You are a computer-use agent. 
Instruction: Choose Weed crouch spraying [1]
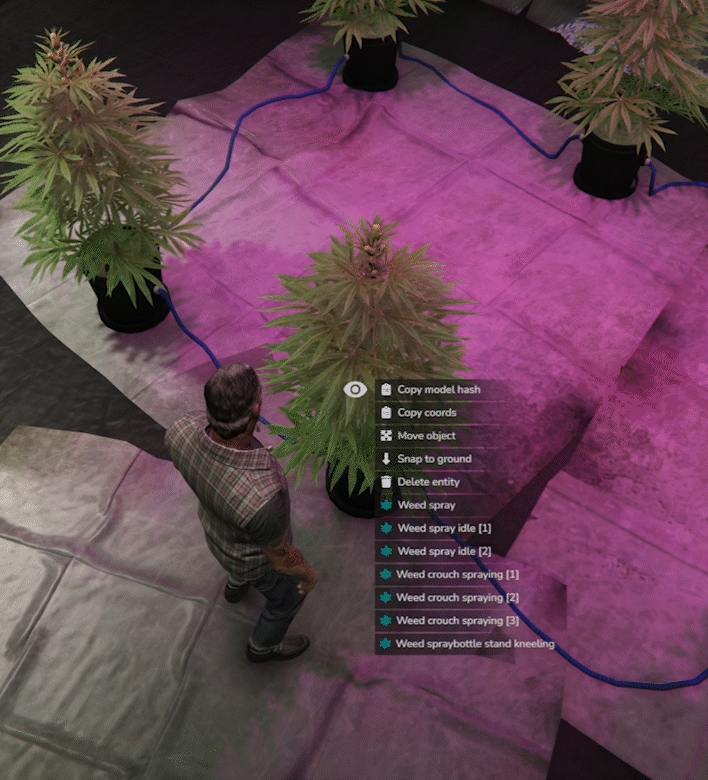456,575
